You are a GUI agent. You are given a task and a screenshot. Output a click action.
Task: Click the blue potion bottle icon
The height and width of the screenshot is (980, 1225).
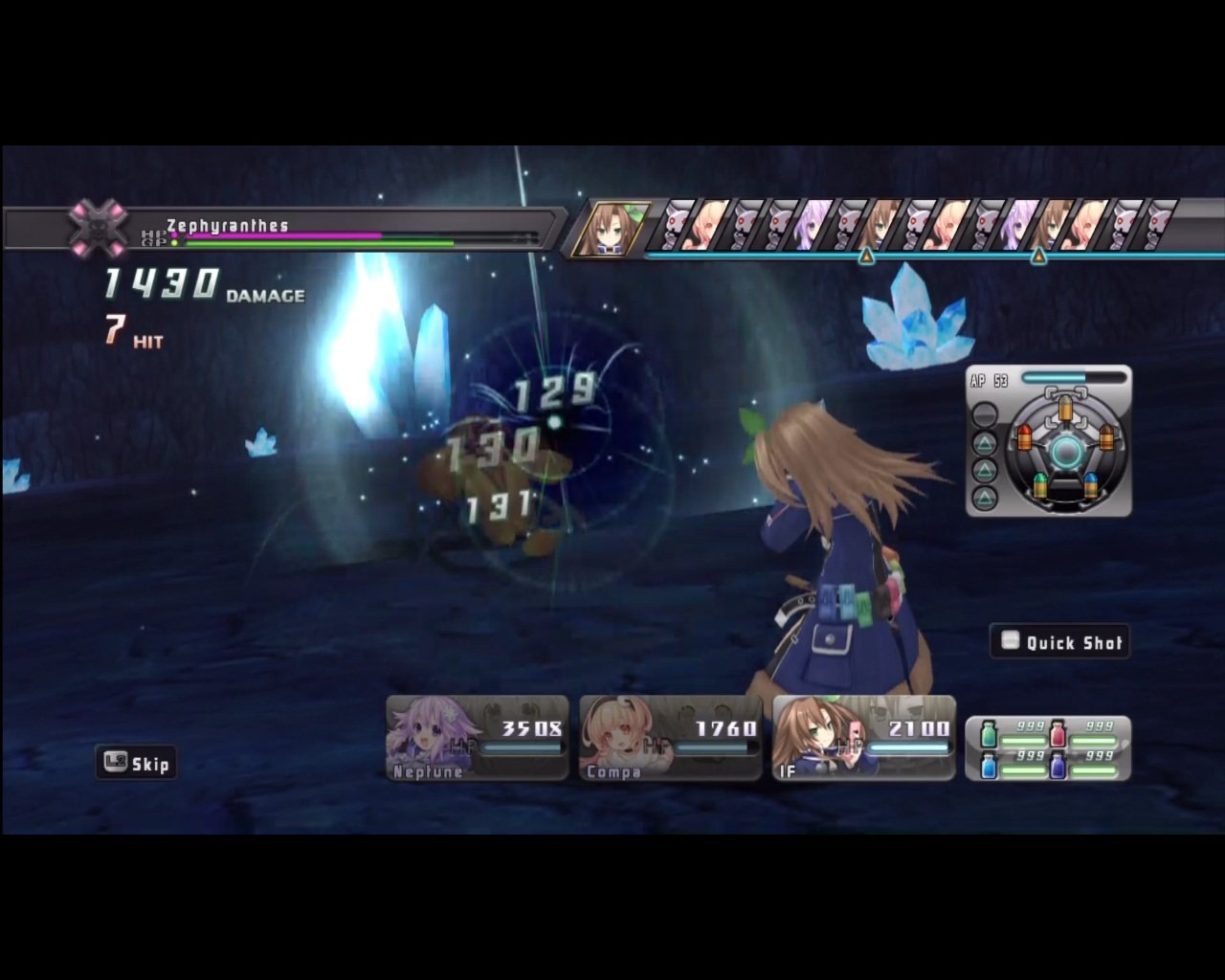[989, 767]
